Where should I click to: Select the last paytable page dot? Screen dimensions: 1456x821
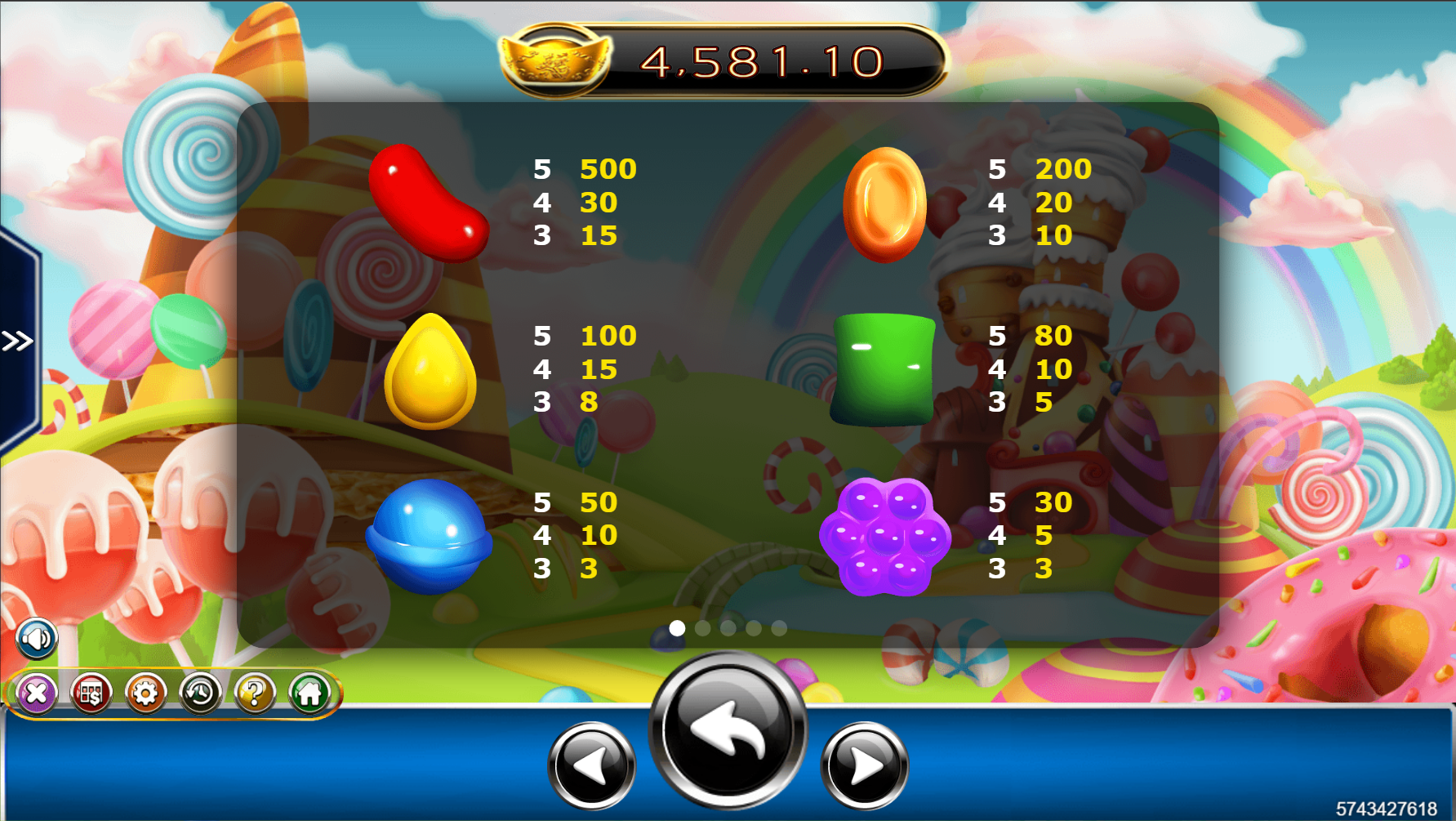click(x=779, y=628)
